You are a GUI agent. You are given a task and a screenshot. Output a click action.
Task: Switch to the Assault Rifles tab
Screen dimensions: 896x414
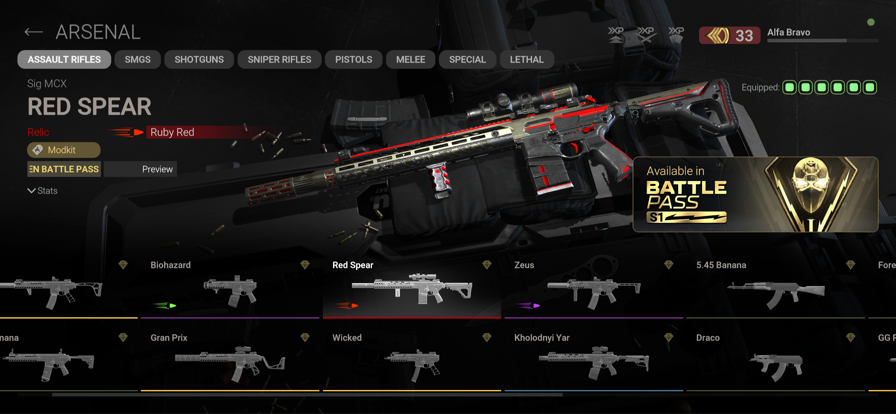64,60
